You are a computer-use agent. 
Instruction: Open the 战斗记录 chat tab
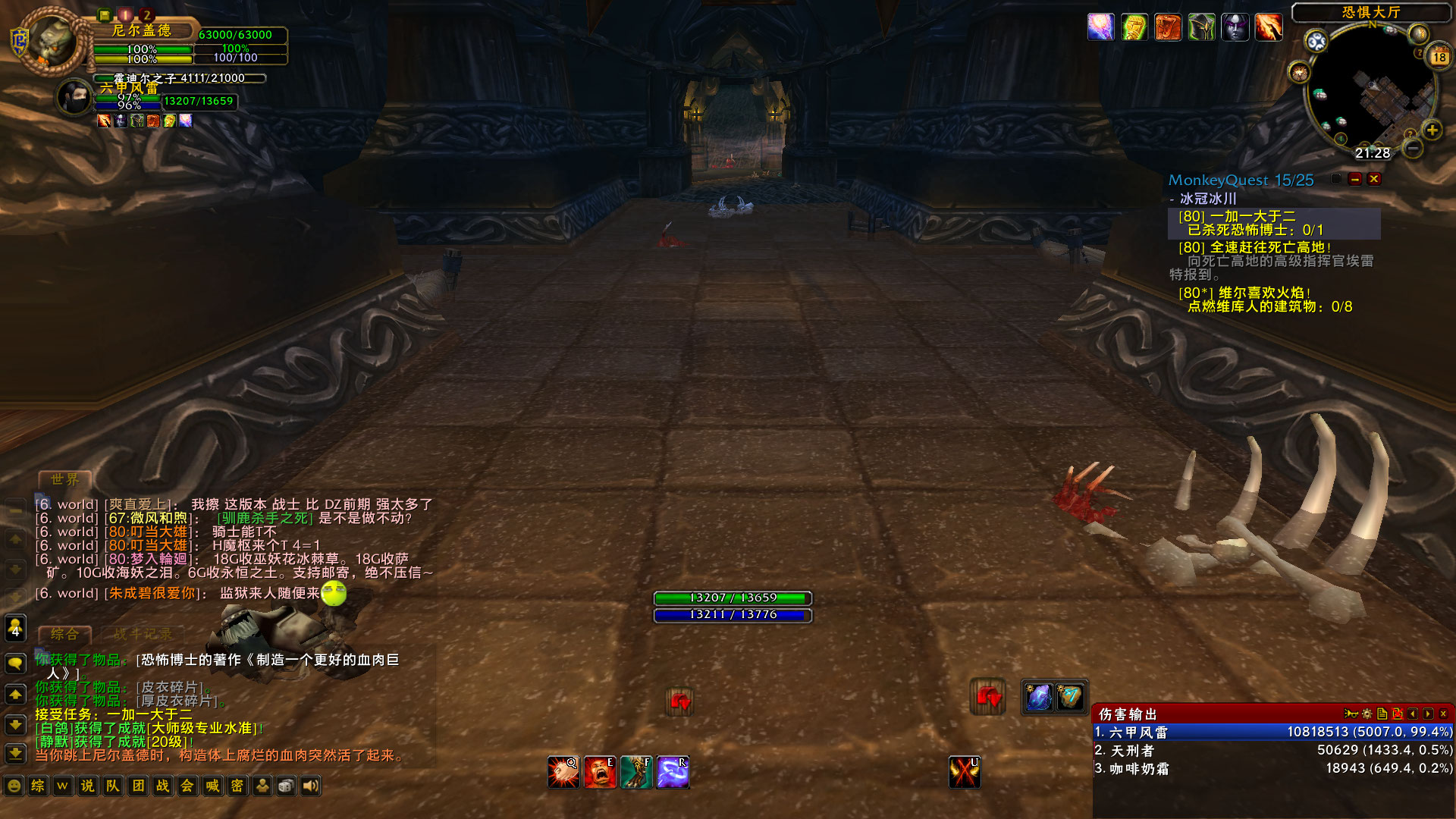tap(143, 634)
